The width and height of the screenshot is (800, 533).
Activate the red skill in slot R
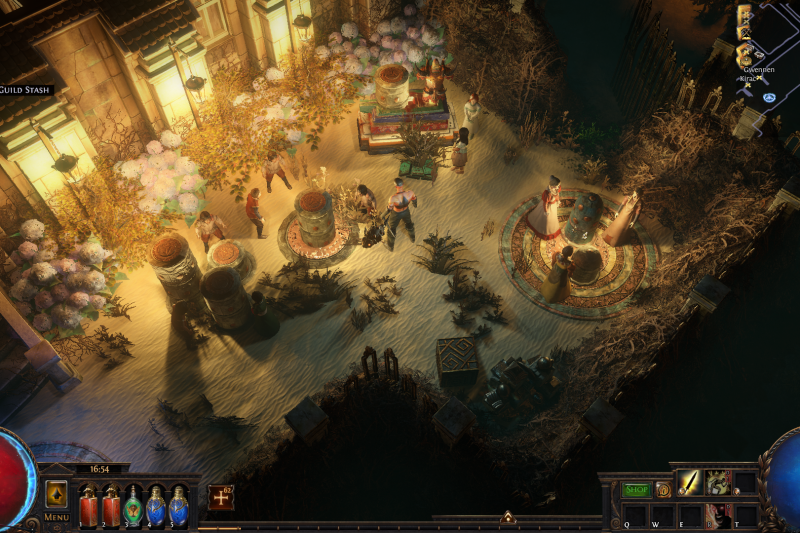716,514
